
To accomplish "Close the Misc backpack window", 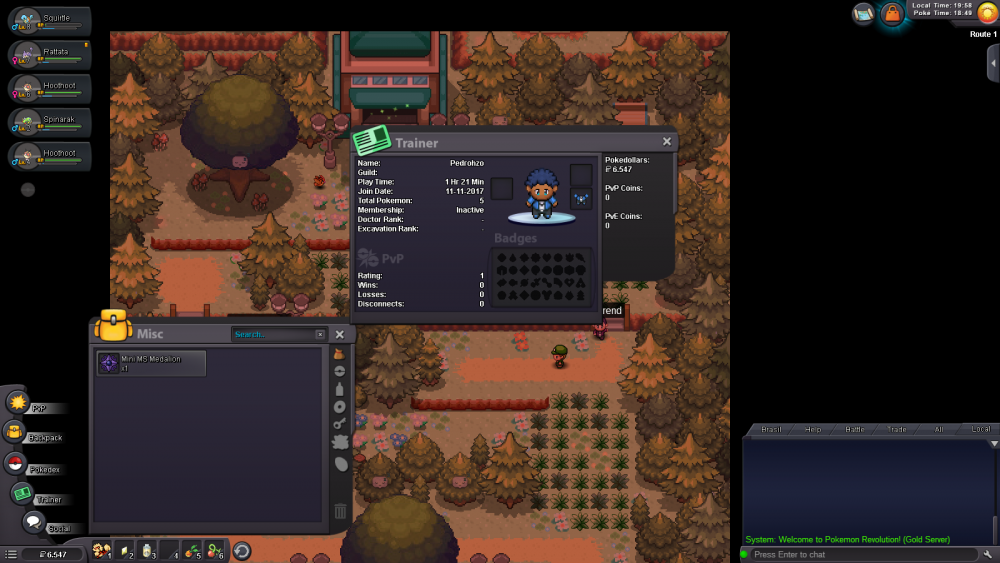I will click(x=340, y=334).
